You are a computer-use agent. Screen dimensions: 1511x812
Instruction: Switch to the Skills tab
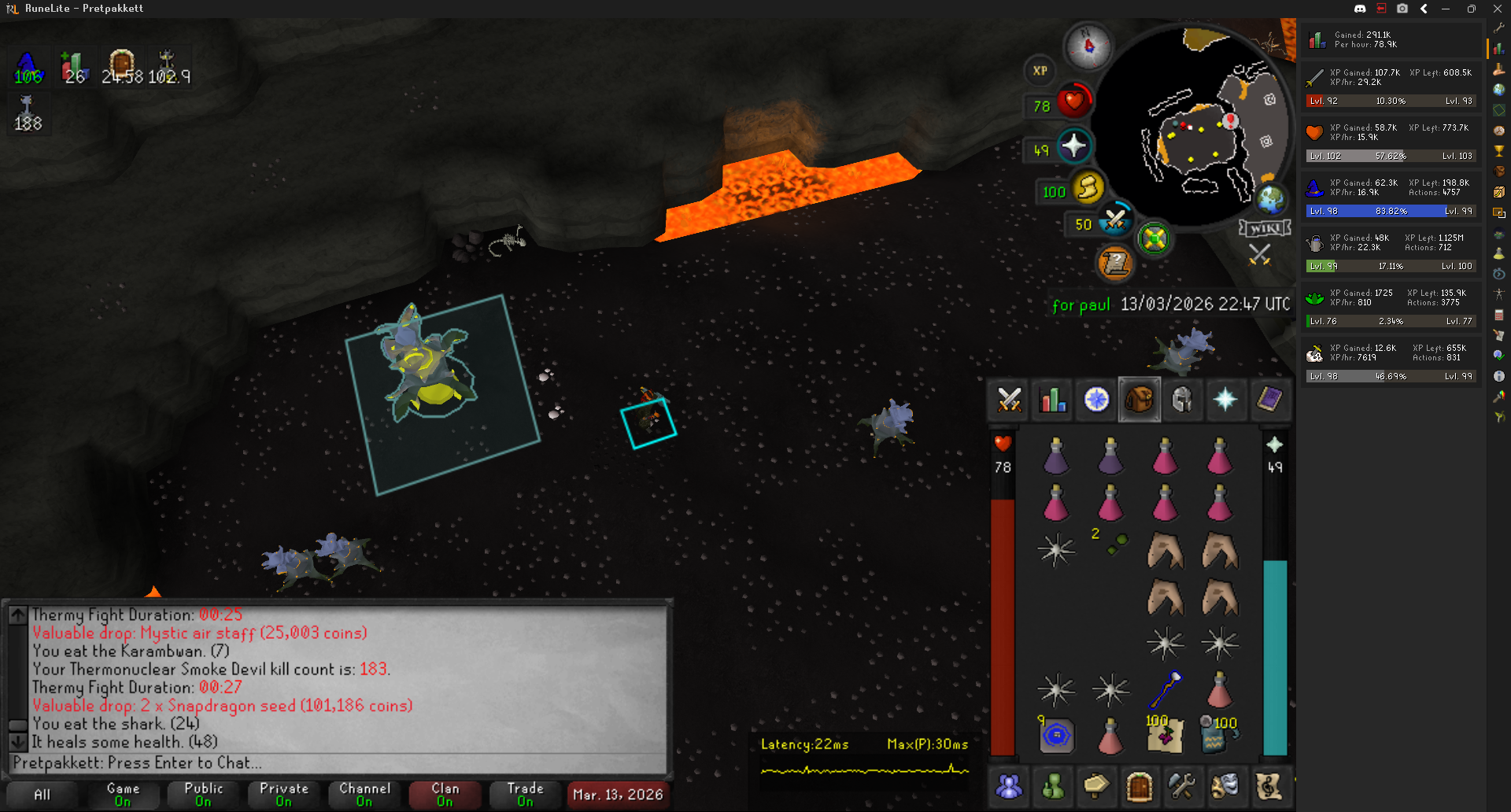pos(1052,400)
